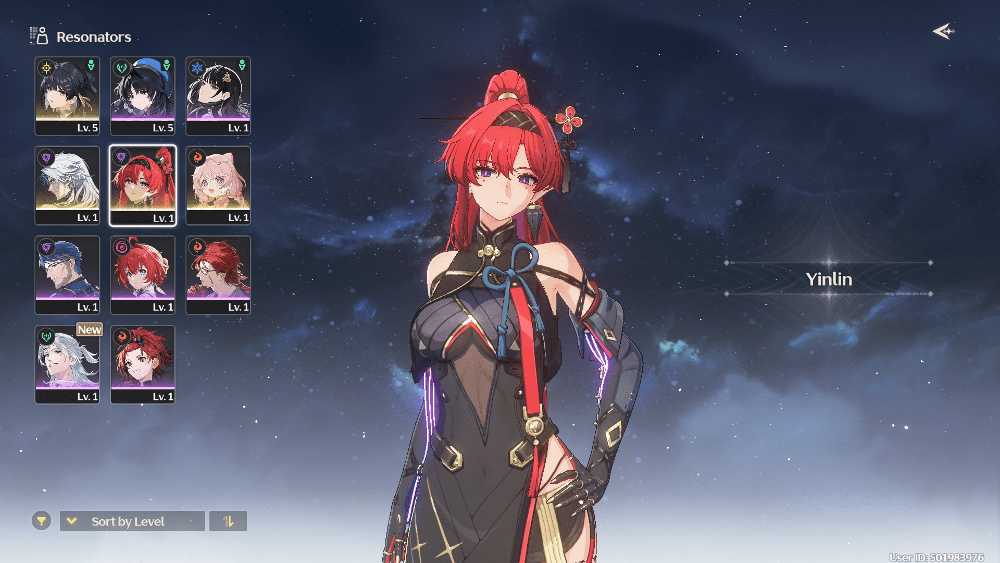Select the blue-haired man with glasses portrait
This screenshot has width=1000, height=563.
click(67, 275)
